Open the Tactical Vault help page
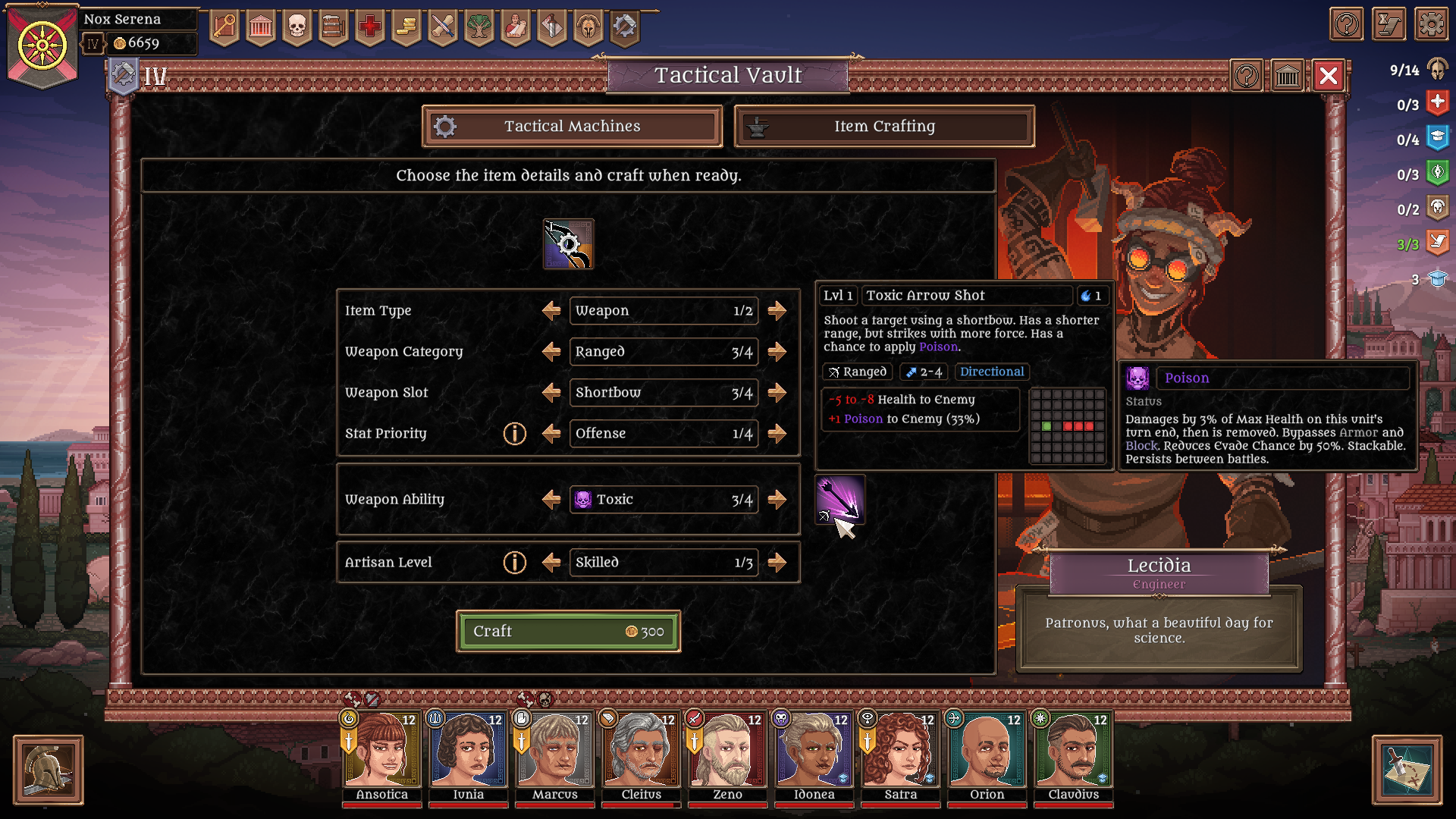 coord(1247,76)
